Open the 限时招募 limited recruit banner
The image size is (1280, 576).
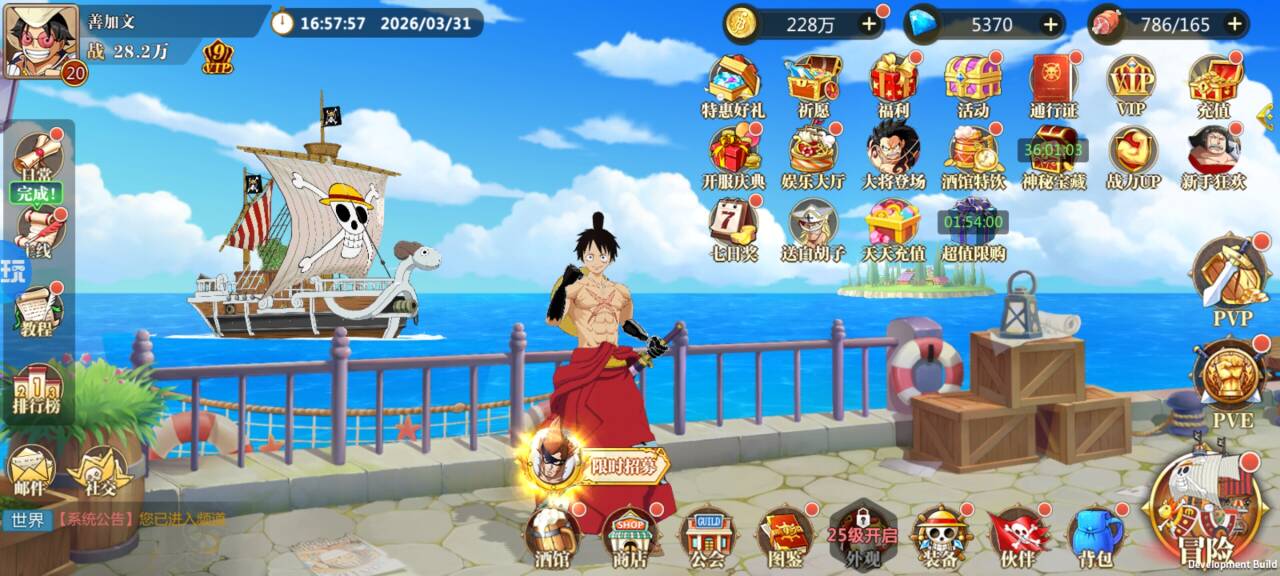coord(598,464)
